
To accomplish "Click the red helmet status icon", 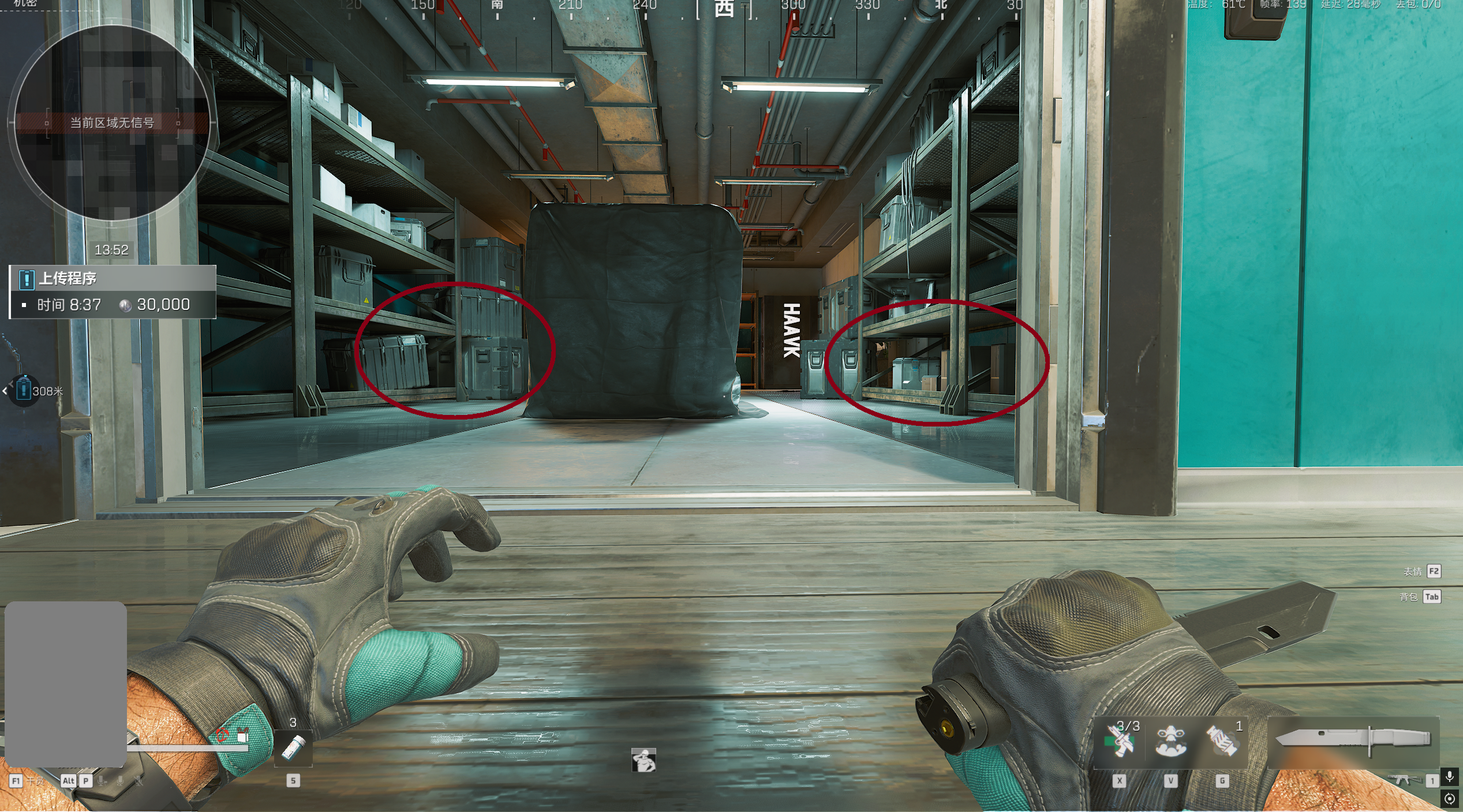I will click(222, 735).
